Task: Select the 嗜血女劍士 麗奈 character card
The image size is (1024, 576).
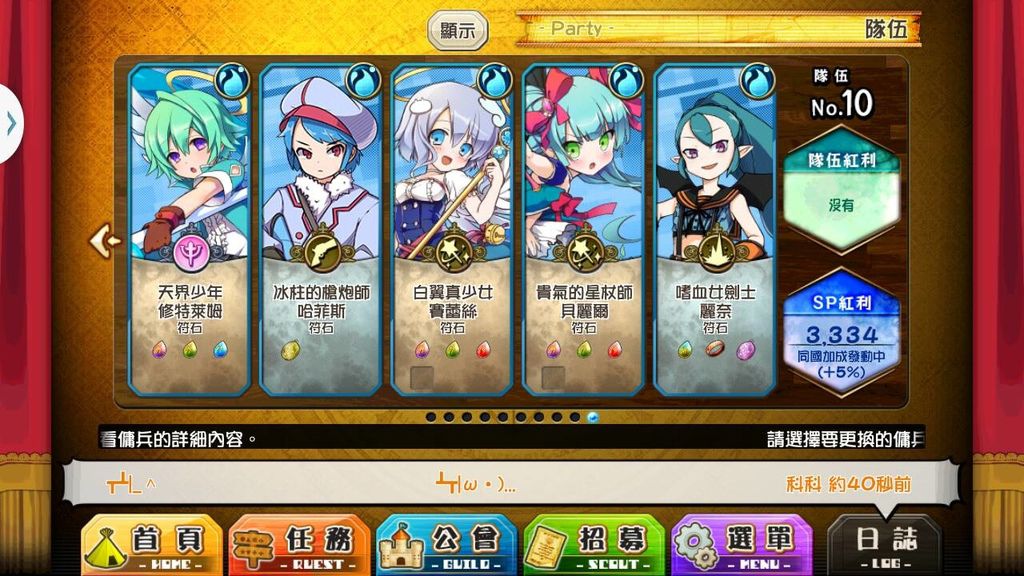Action: point(715,230)
